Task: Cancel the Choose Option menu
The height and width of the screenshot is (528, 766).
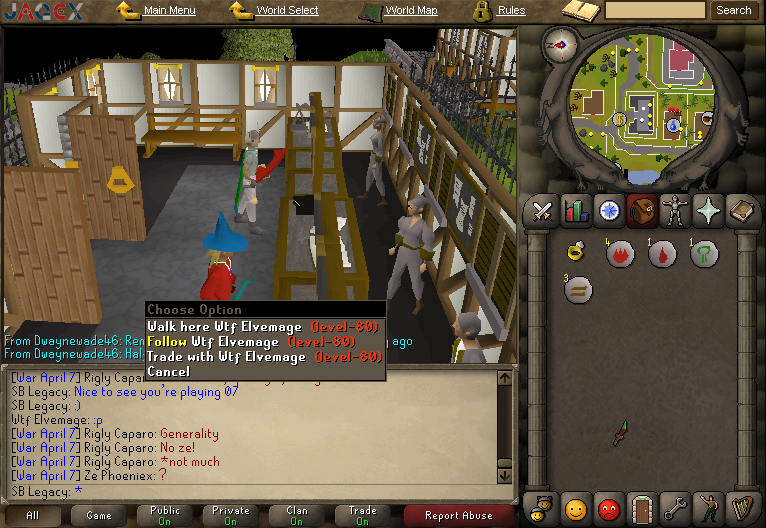Action: tap(168, 371)
